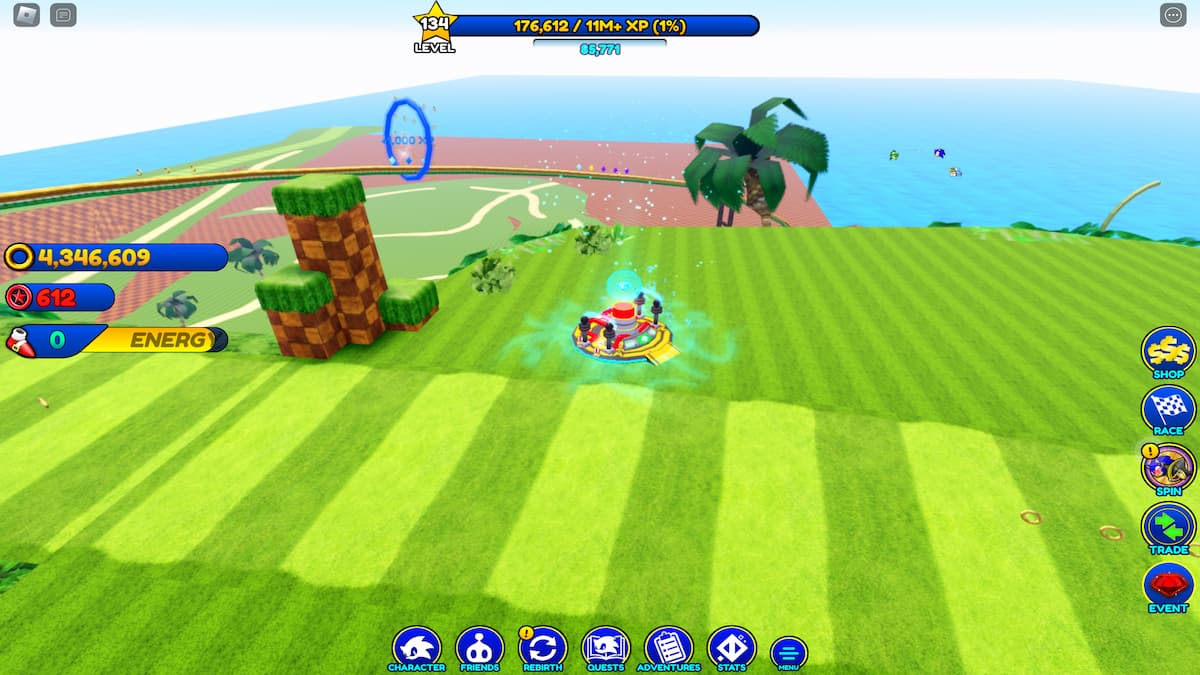Screen dimensions: 1200x675
Task: Open the Friends panel
Action: point(479,648)
